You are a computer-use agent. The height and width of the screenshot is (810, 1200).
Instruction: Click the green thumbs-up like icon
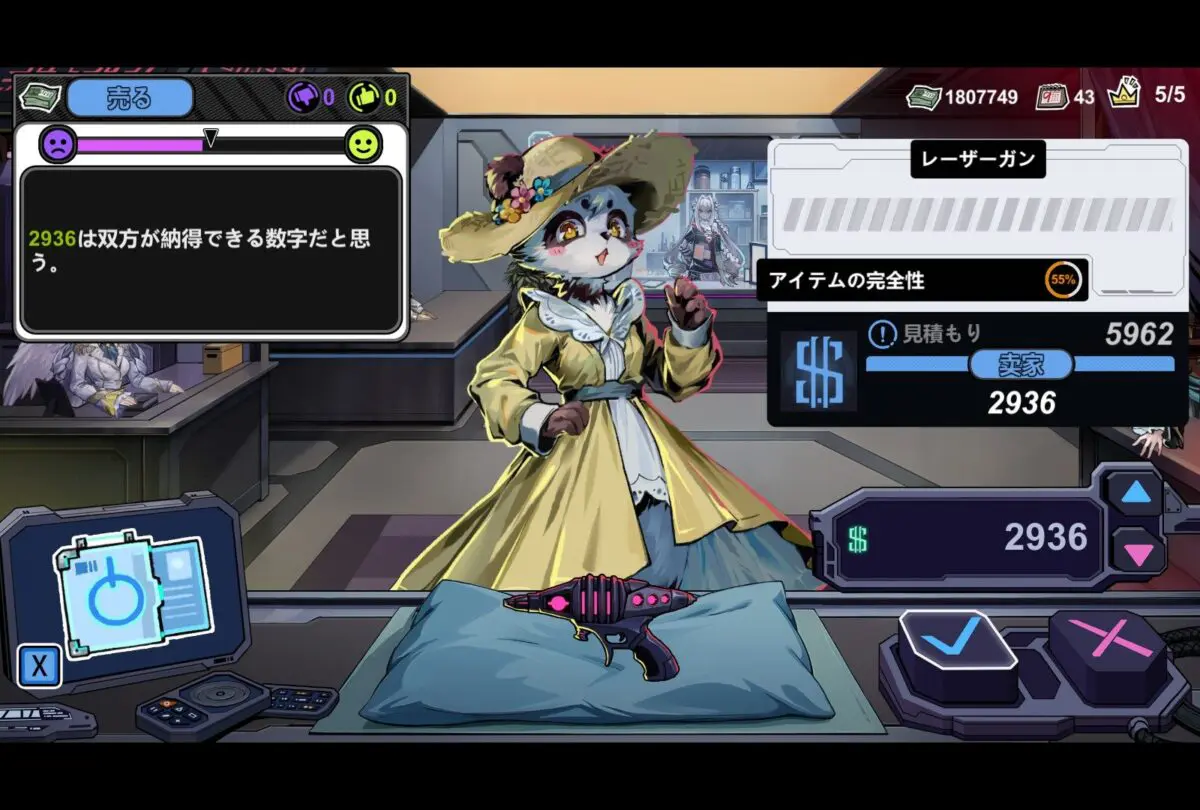[363, 98]
